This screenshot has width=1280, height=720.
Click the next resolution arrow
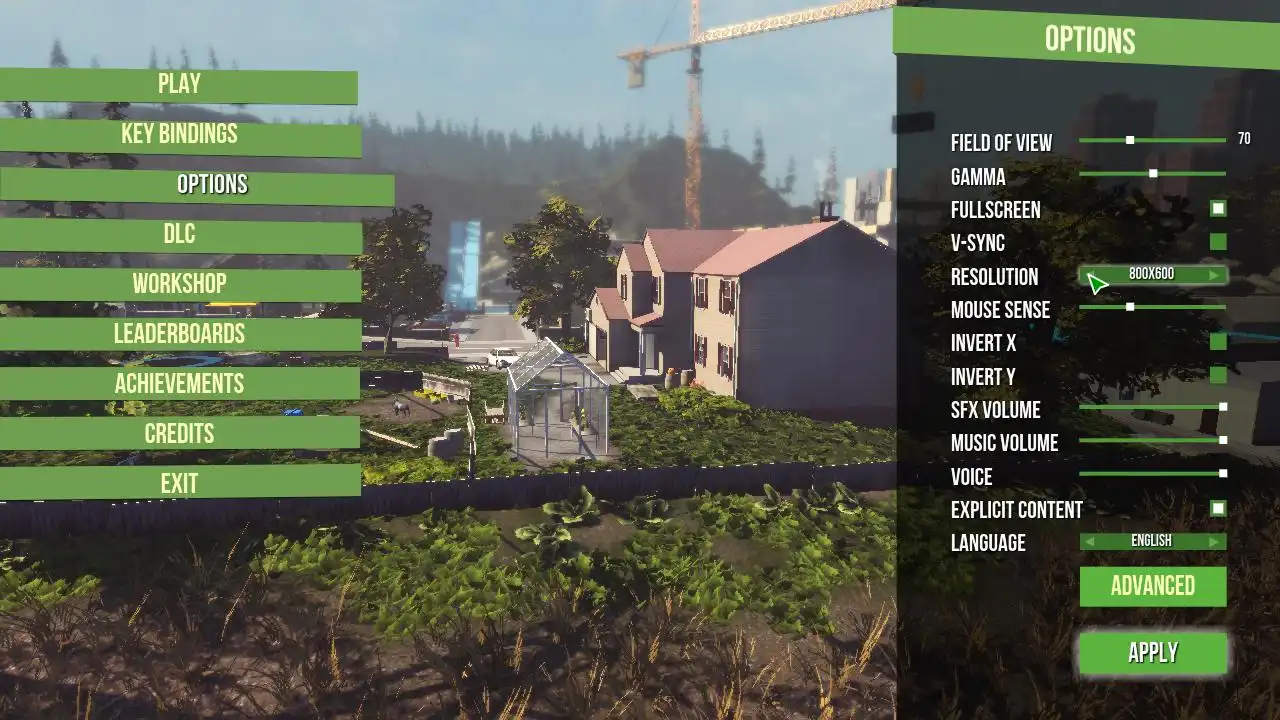click(x=1214, y=275)
